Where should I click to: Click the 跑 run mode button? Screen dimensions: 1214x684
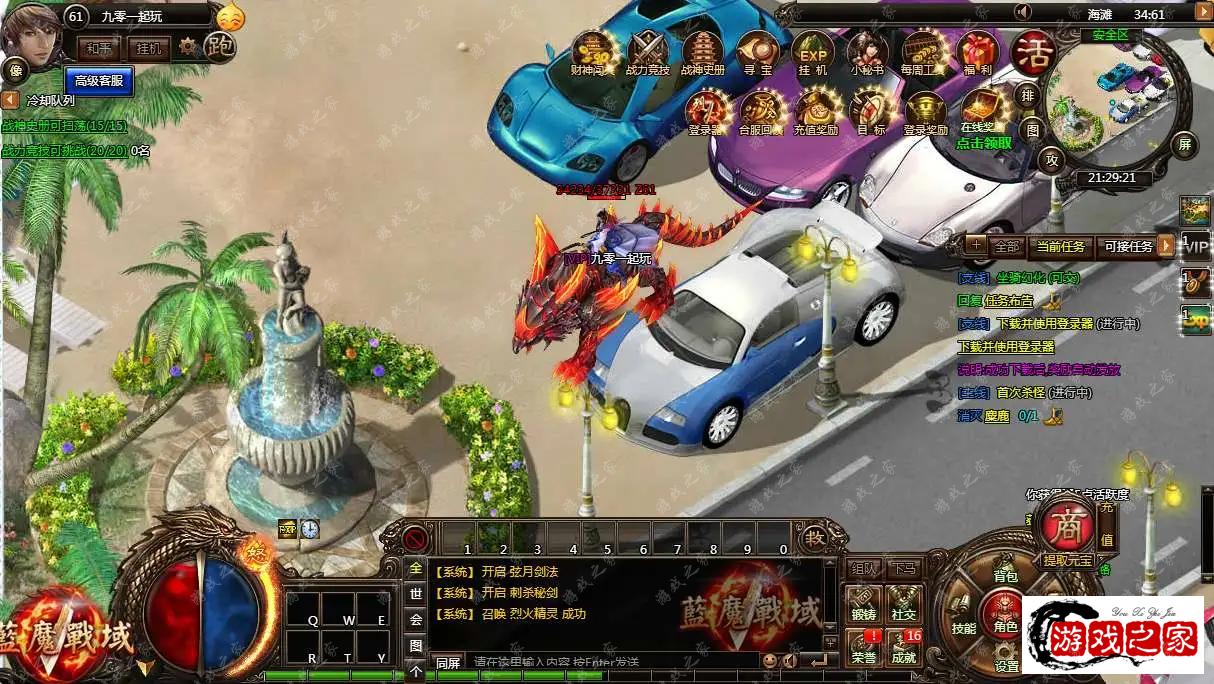point(219,46)
